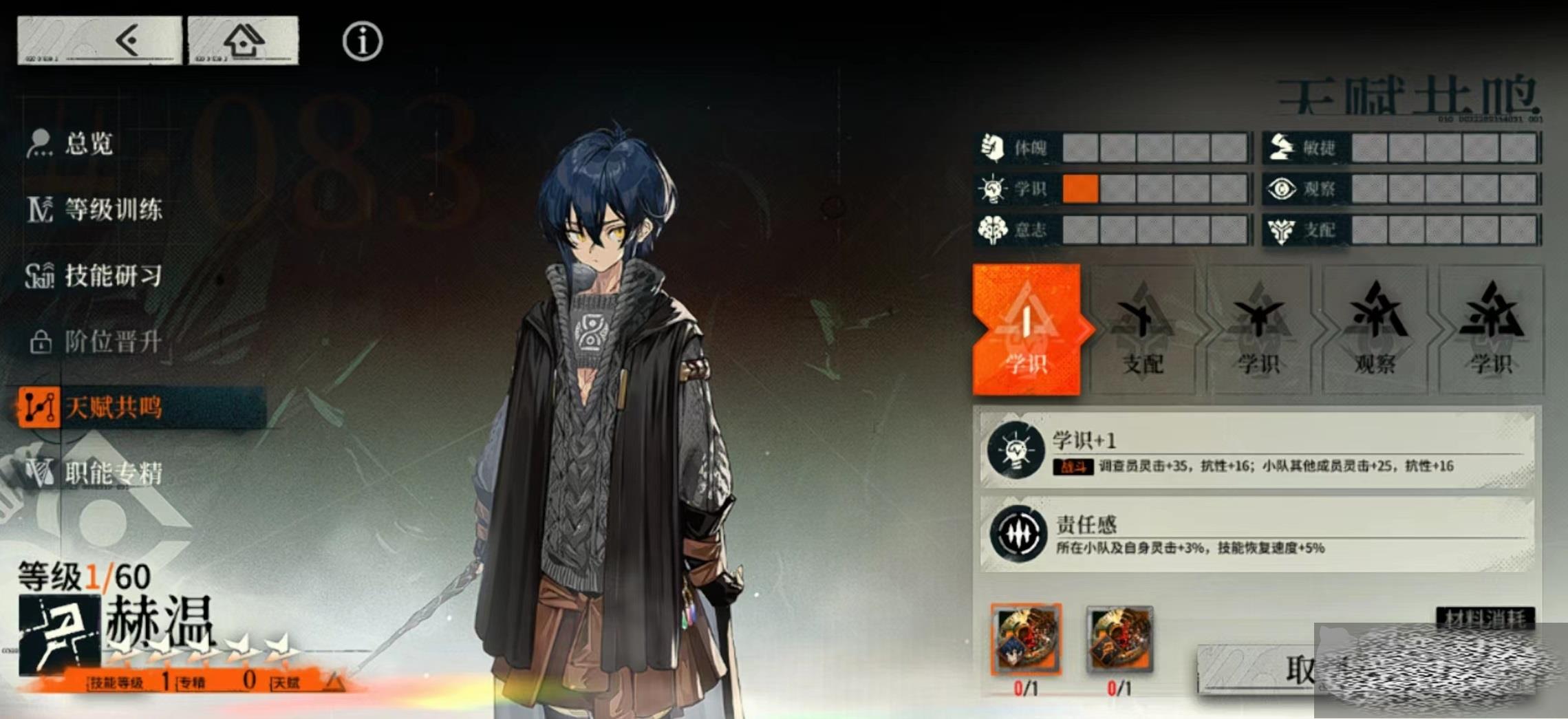Select the 天赋共鸣 menu entry
Screen dimensions: 1568x719
click(113, 407)
